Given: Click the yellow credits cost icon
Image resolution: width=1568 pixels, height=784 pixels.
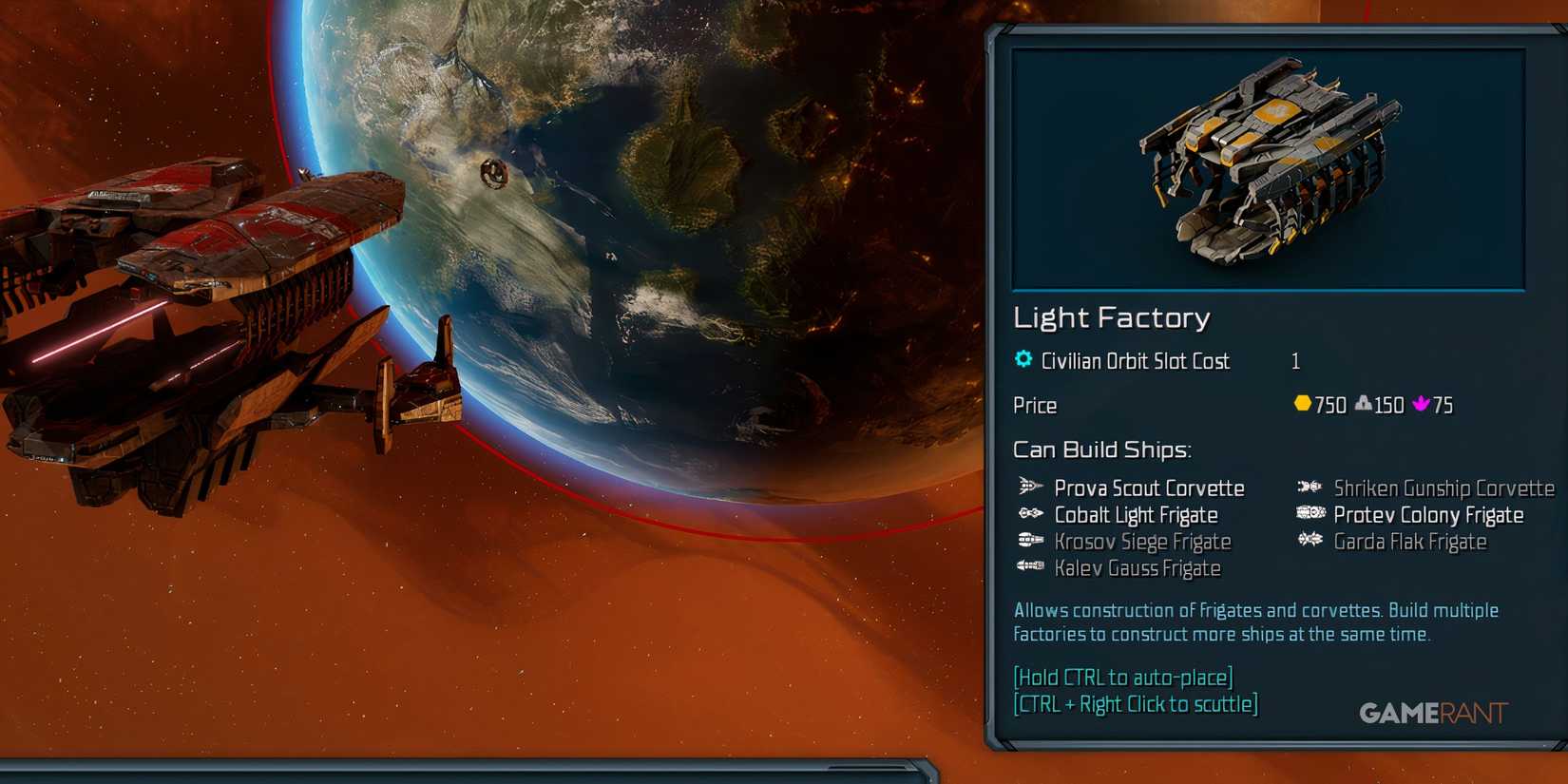Looking at the screenshot, I should [1302, 405].
